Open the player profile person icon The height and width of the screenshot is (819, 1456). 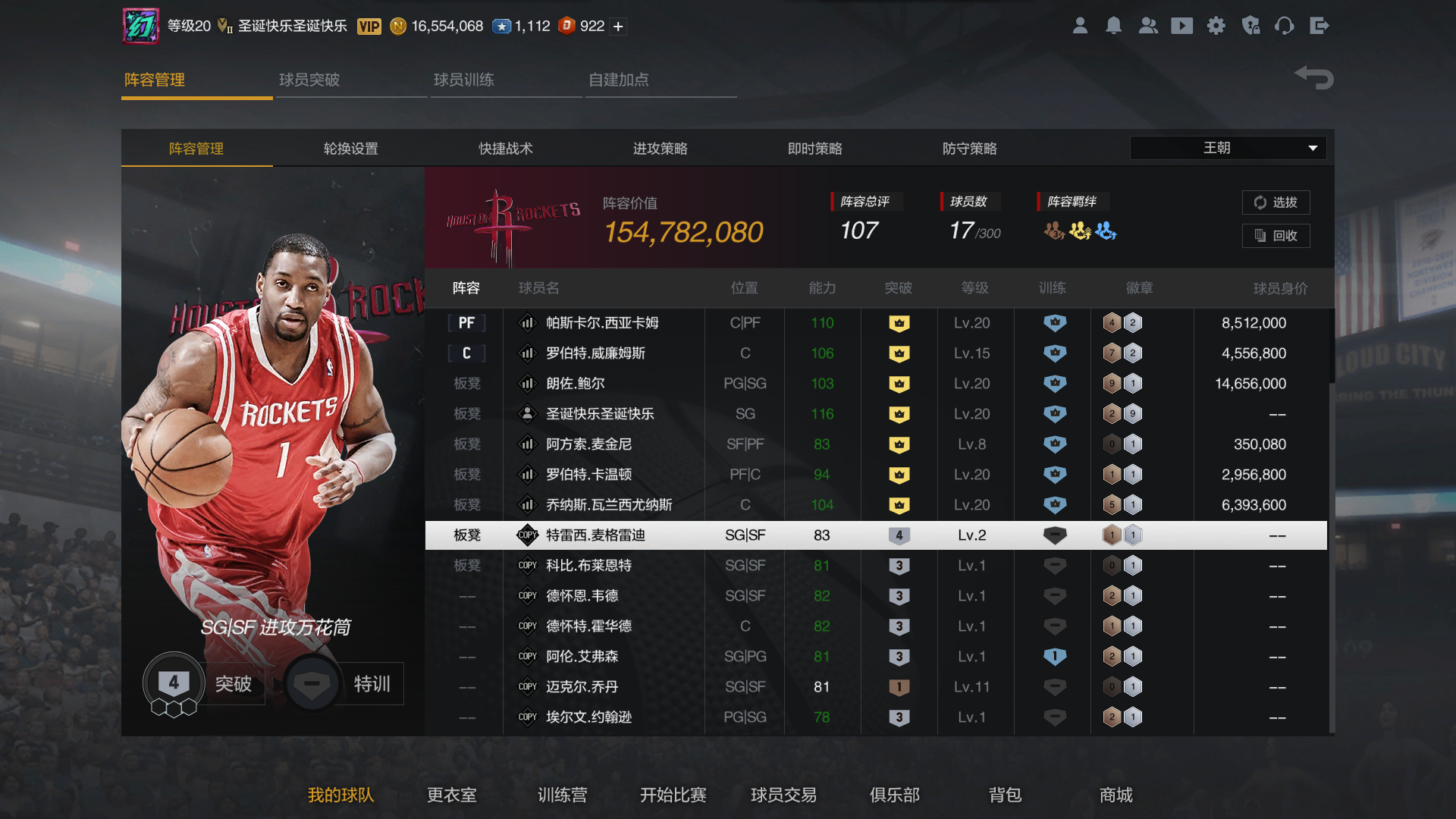point(1080,26)
